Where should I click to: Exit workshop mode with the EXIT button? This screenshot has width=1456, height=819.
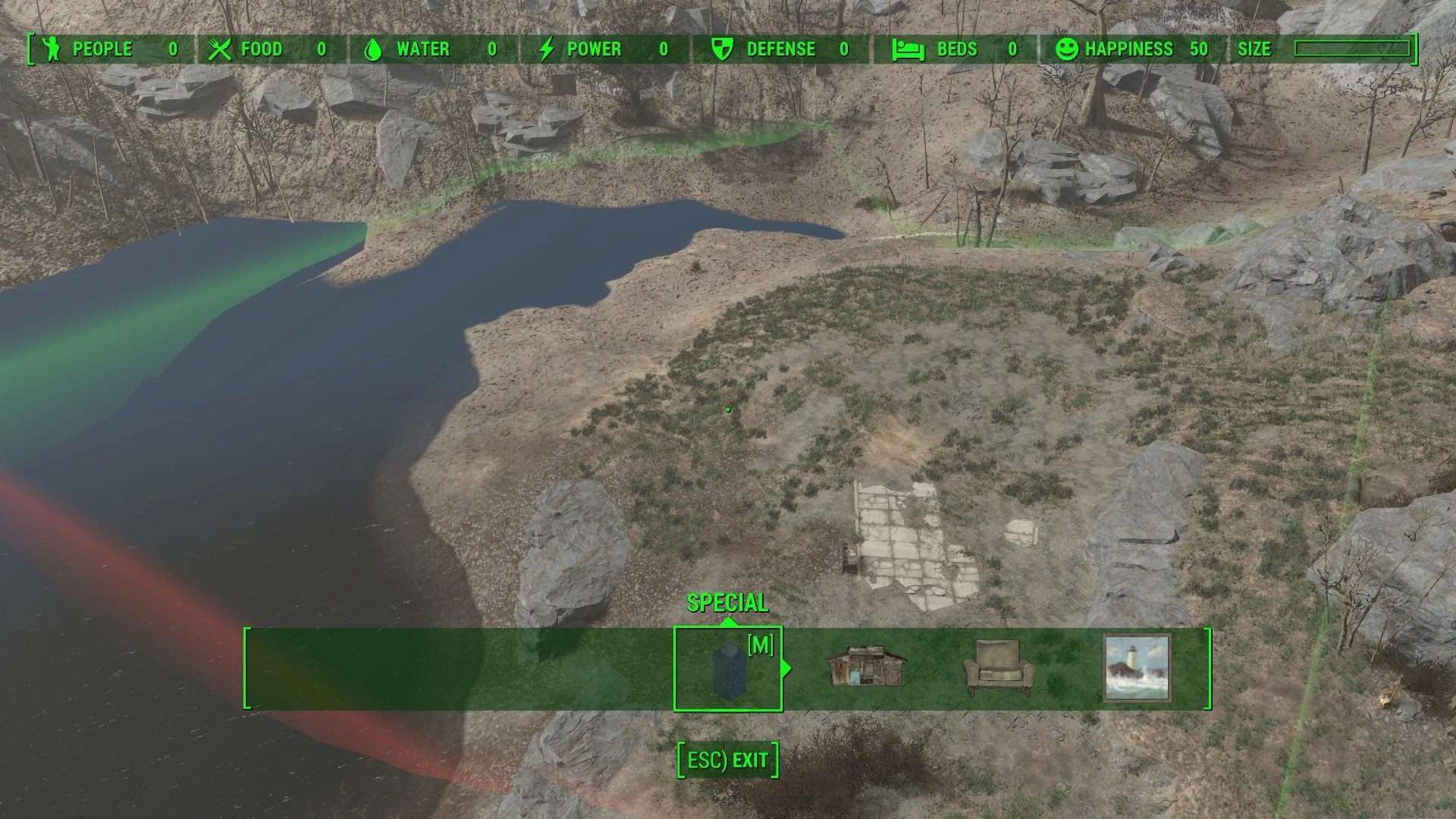[x=728, y=761]
